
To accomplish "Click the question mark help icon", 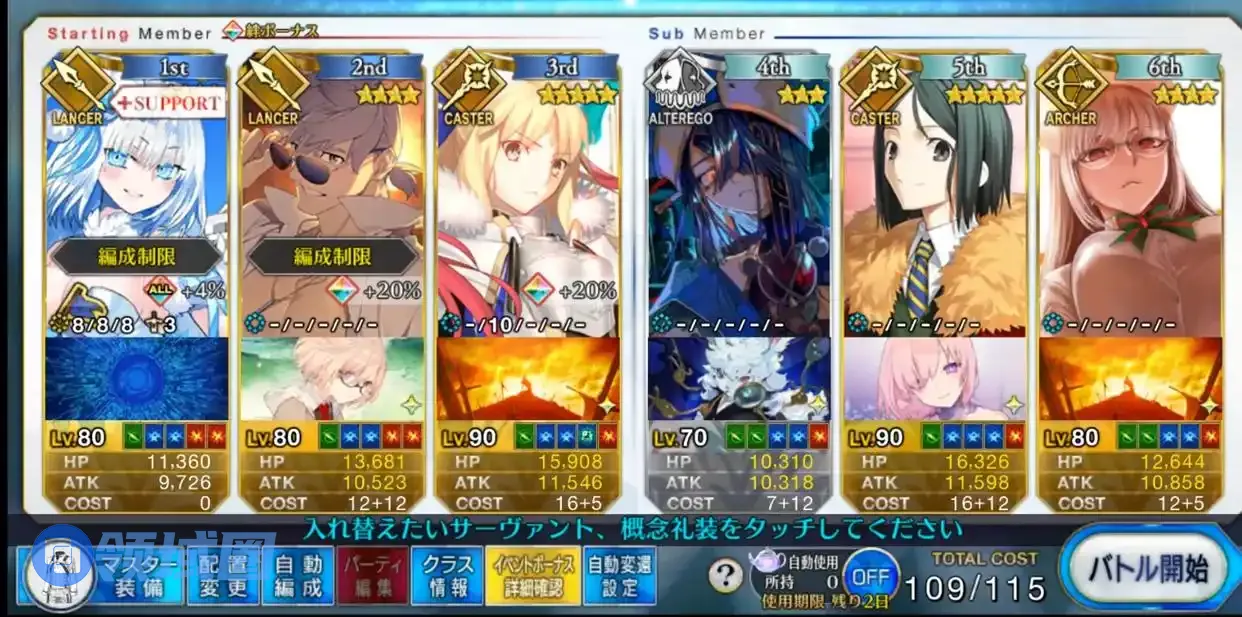I will click(725, 576).
